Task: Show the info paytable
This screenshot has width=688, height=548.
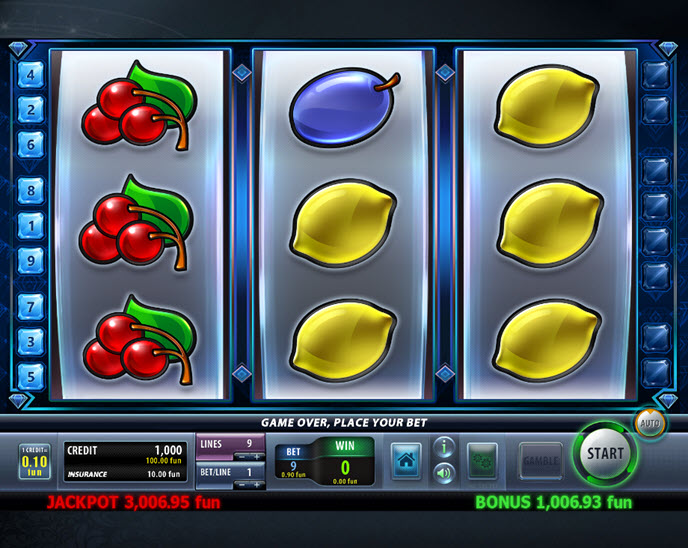Action: click(x=445, y=448)
